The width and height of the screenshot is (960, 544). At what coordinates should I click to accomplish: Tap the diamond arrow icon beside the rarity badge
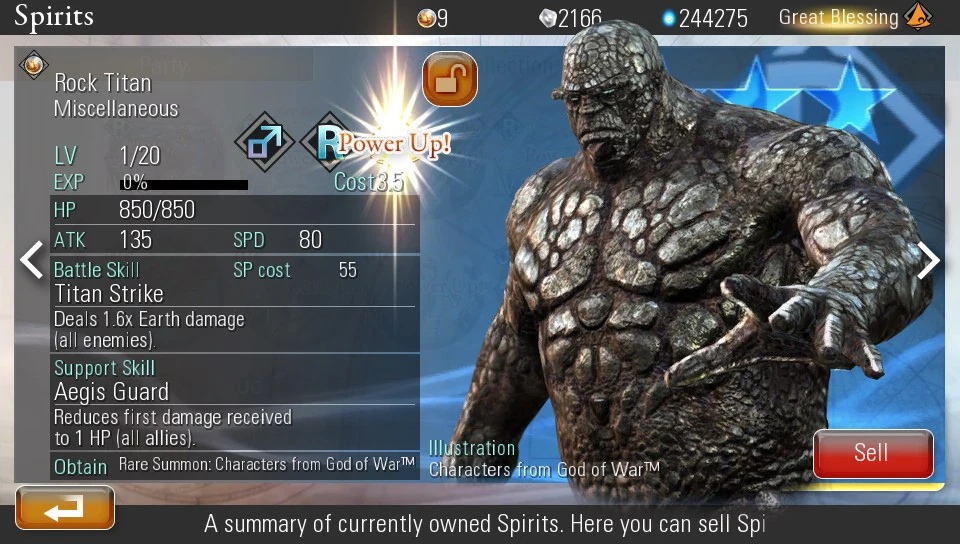click(264, 141)
